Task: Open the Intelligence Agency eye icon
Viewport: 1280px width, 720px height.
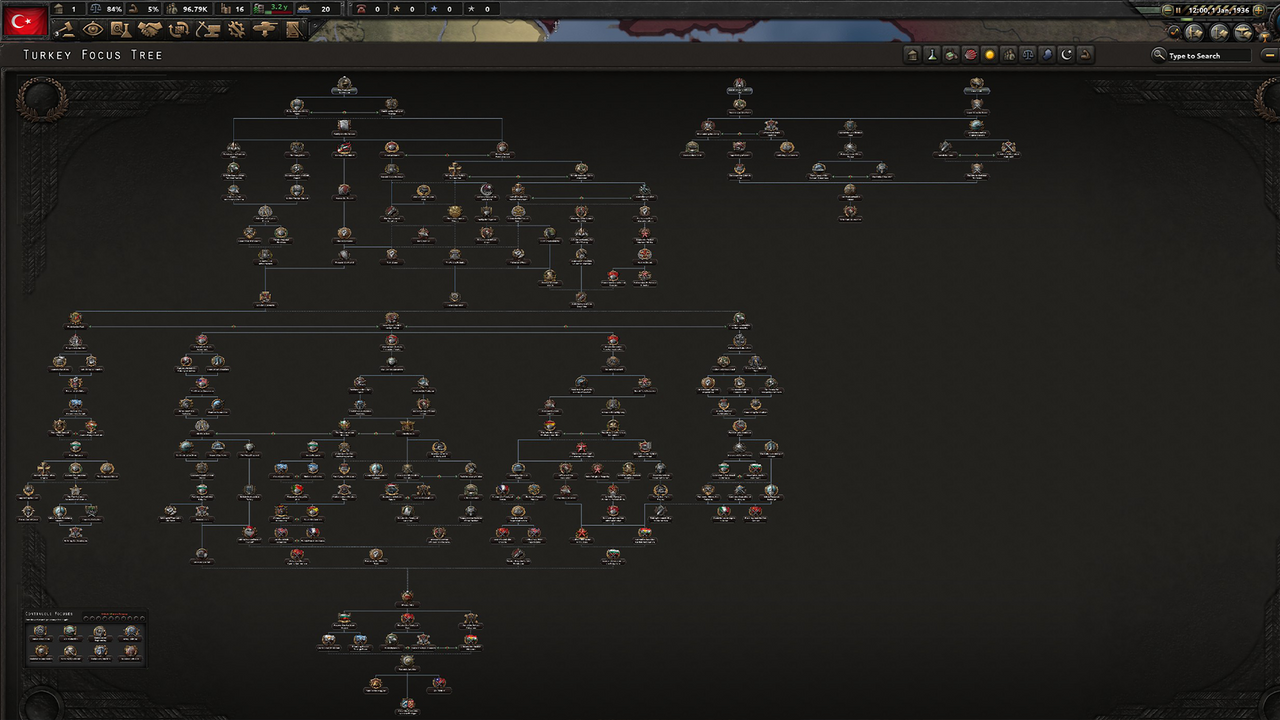Action: click(x=93, y=29)
